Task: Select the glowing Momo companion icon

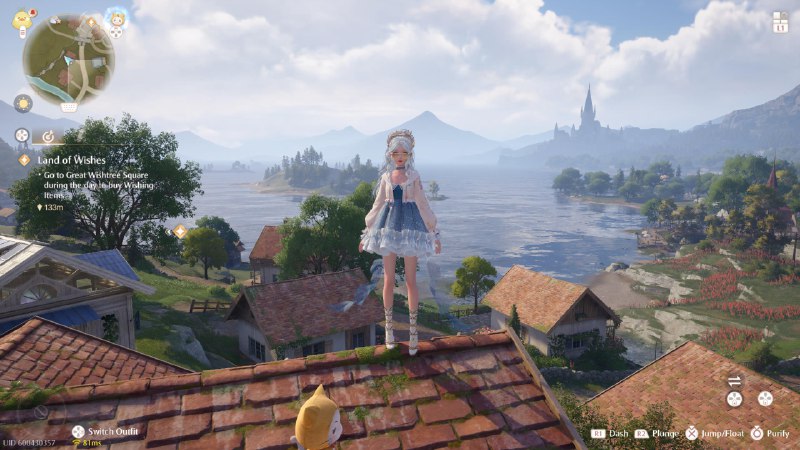Action: coord(117,19)
